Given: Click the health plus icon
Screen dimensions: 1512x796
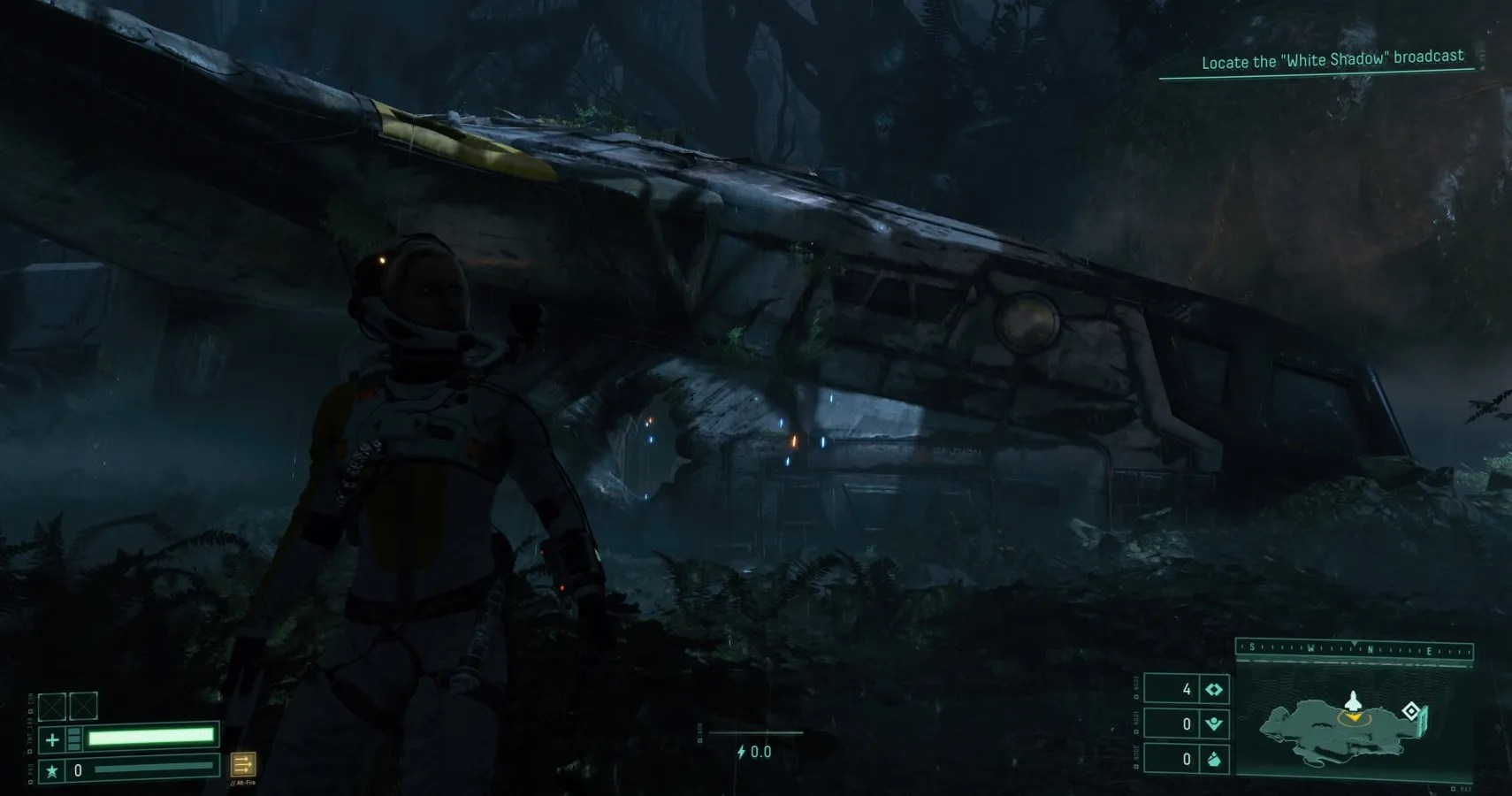Looking at the screenshot, I should click(52, 739).
